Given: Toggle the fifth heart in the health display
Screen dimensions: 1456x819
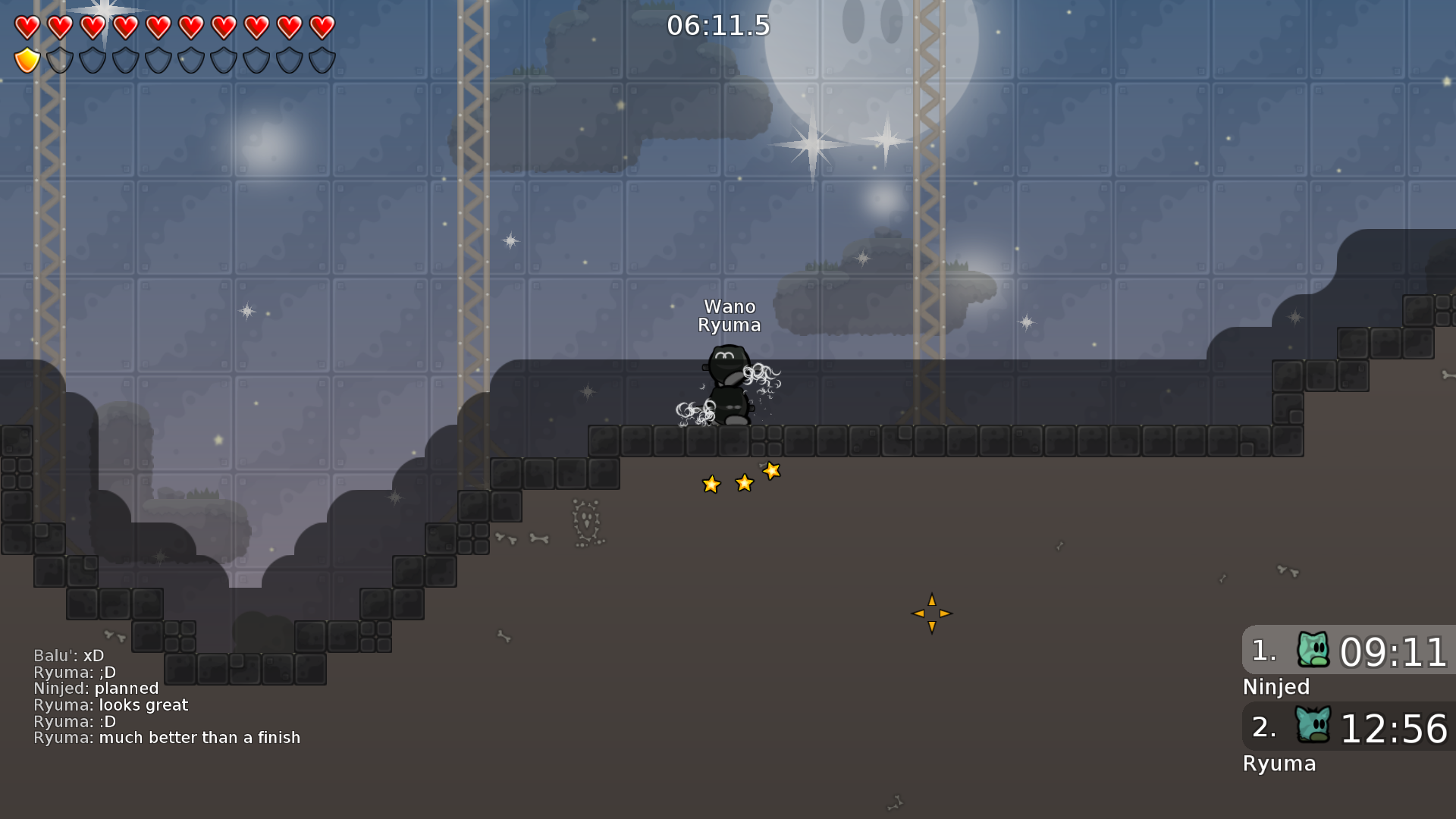Looking at the screenshot, I should pyautogui.click(x=157, y=28).
